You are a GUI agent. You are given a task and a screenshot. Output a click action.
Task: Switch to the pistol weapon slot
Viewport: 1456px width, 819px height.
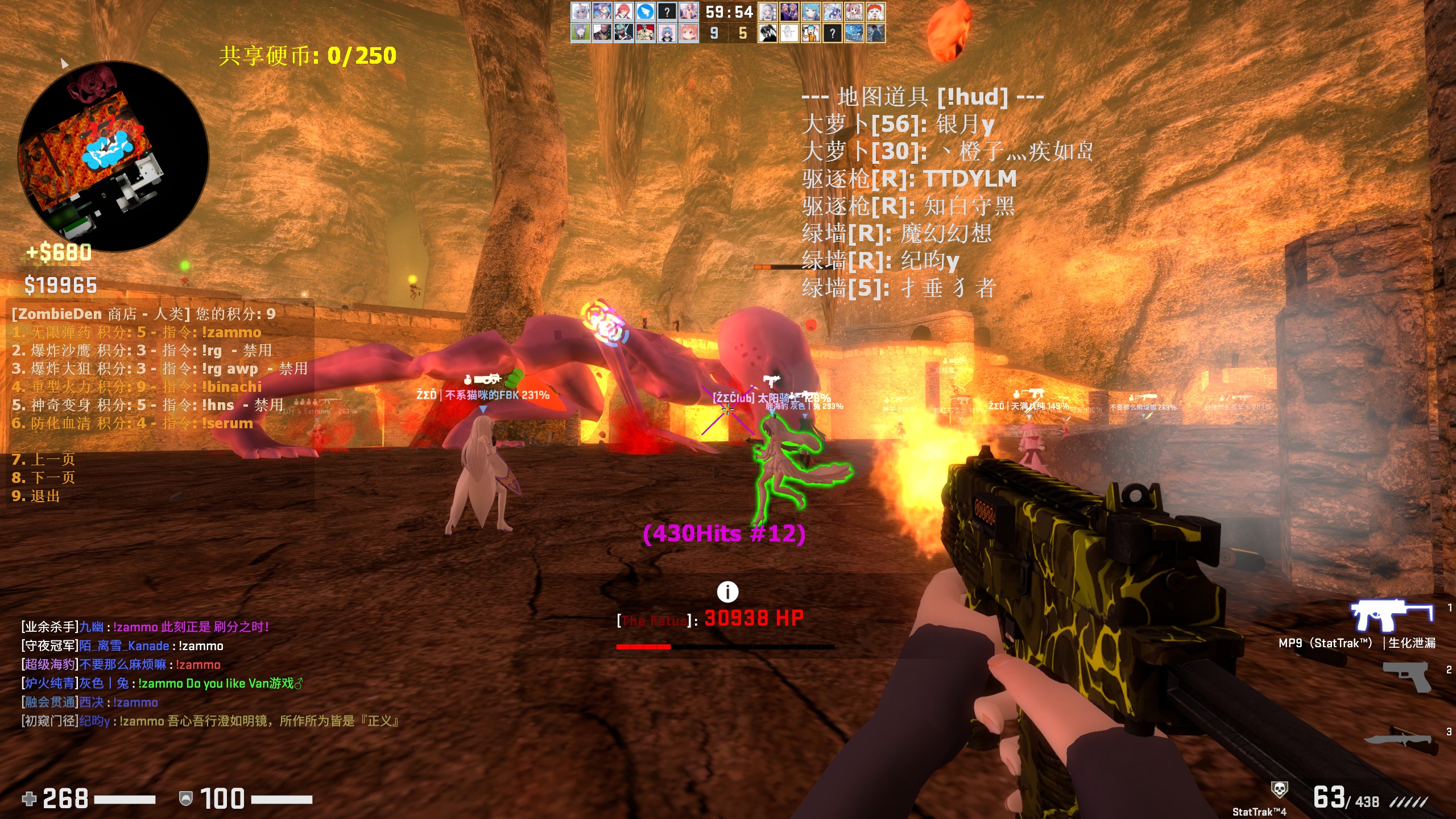pyautogui.click(x=1407, y=676)
